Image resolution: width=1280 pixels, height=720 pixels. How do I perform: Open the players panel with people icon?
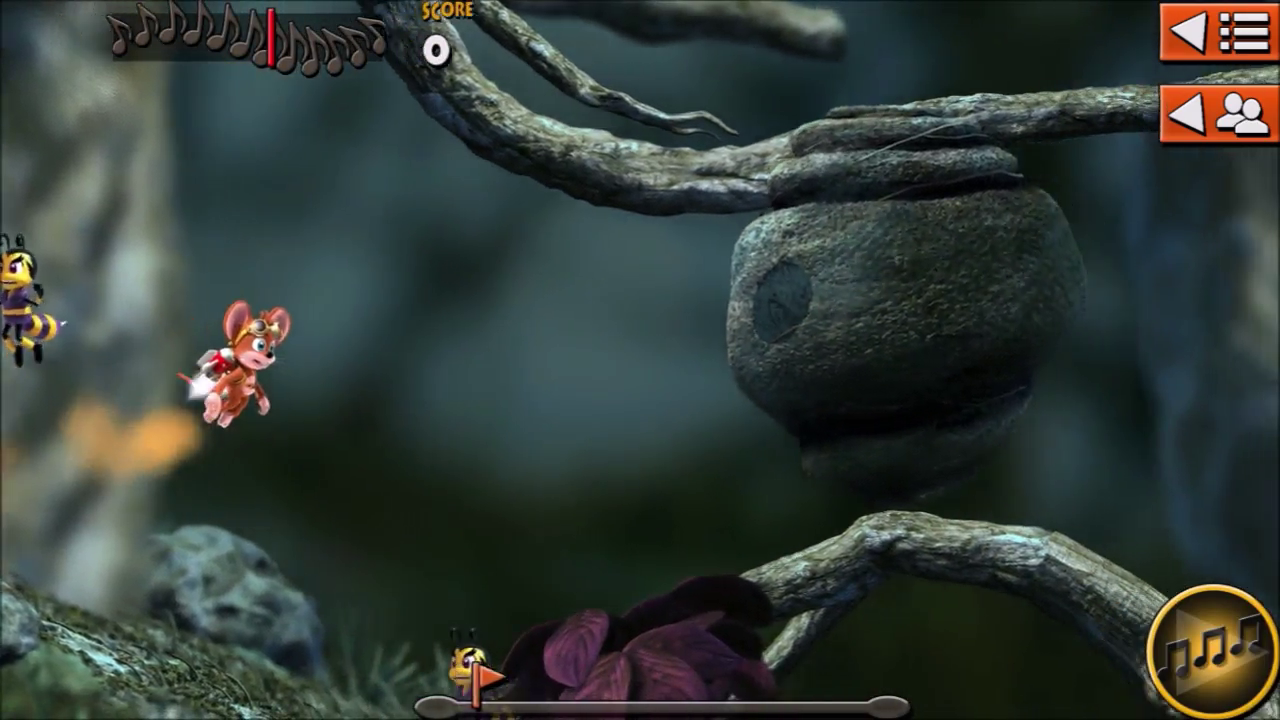pos(1216,114)
